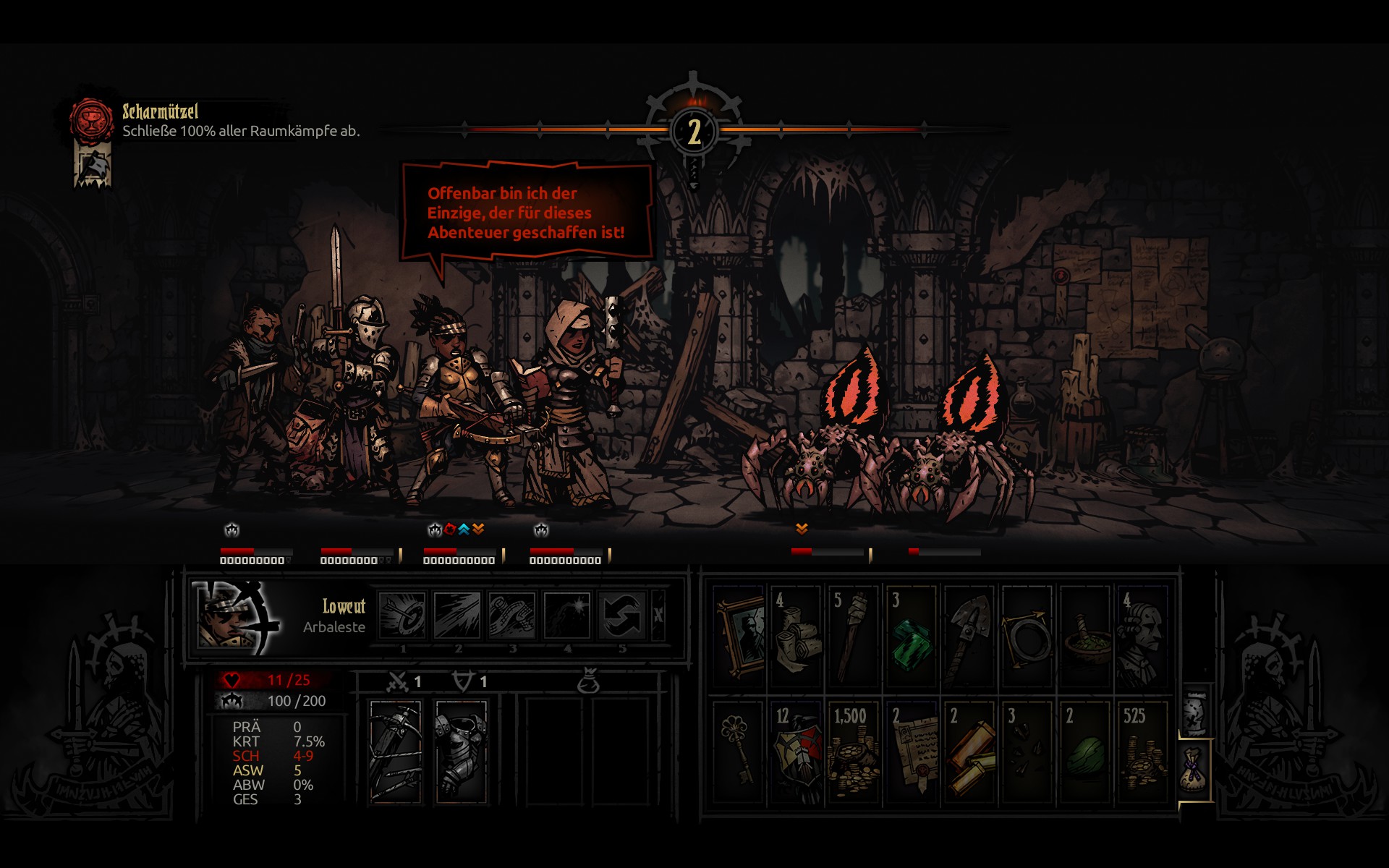Image resolution: width=1389 pixels, height=868 pixels.
Task: Select the Sniper Shot arrow-target skill
Action: pyautogui.click(x=402, y=616)
